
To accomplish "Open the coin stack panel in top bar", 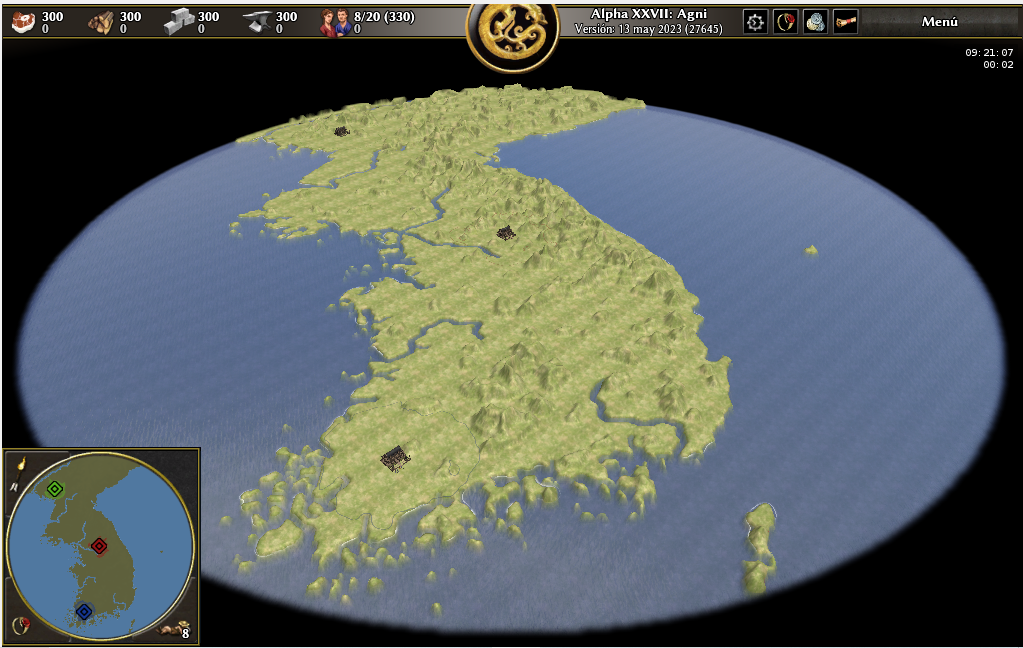I will [816, 22].
